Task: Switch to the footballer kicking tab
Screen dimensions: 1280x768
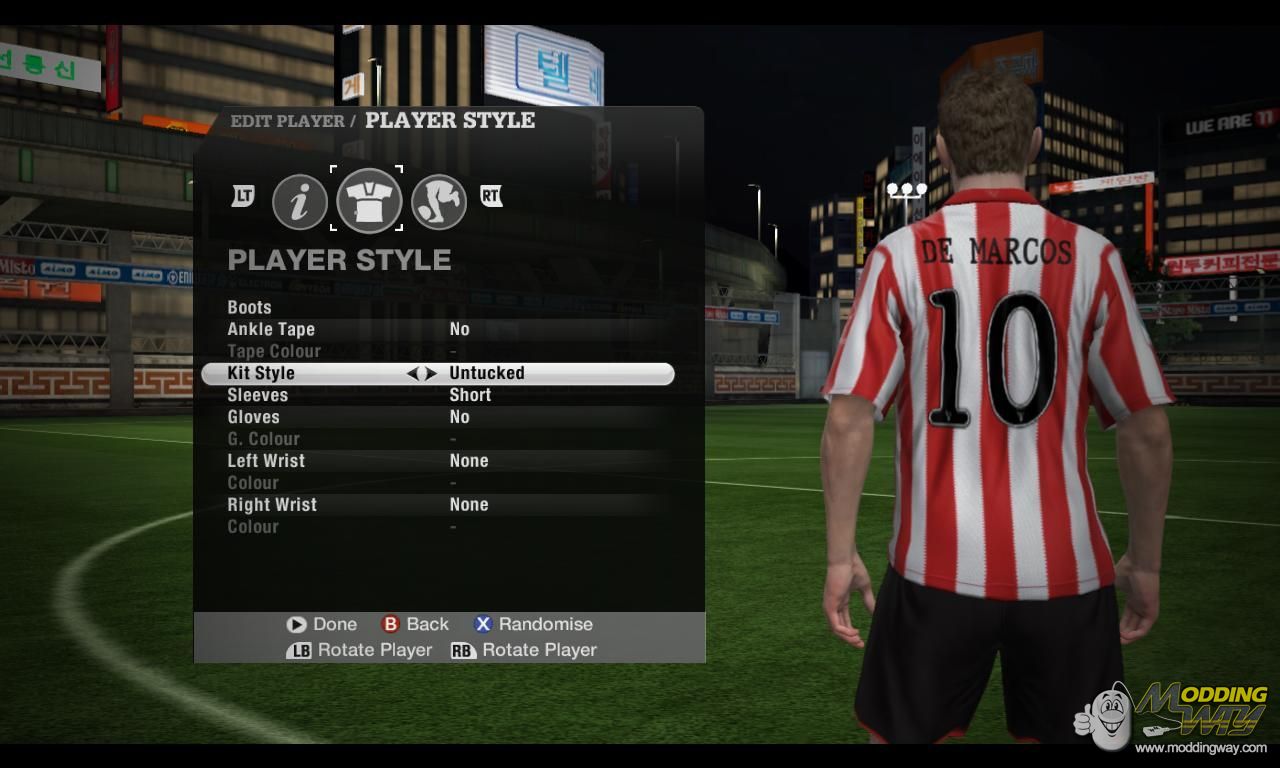Action: tap(439, 201)
